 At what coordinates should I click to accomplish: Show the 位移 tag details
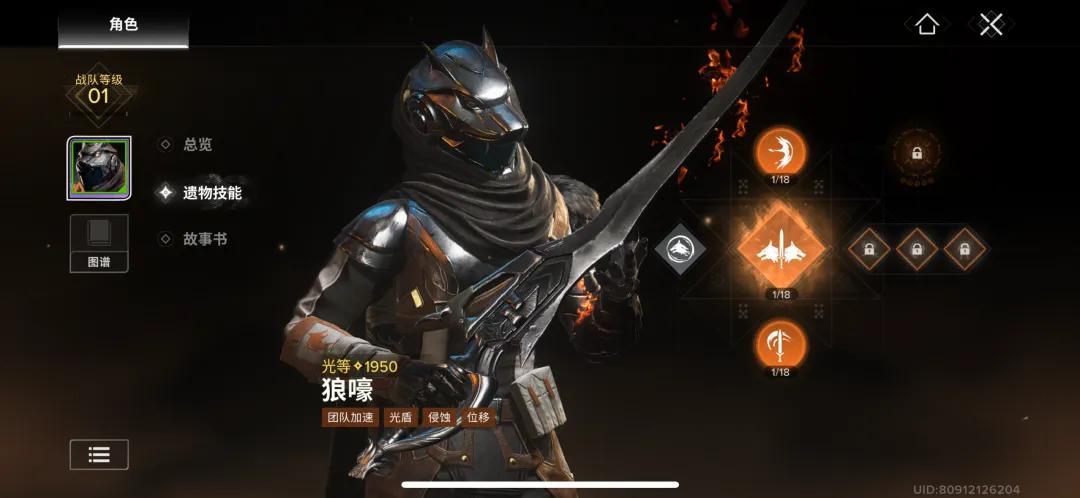[478, 417]
